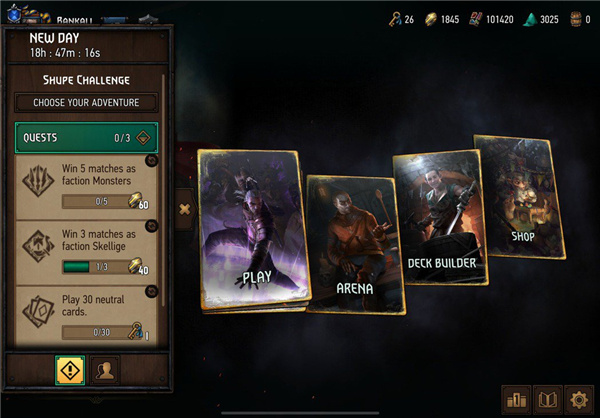Toggle the Quests header
600x418 pixels.
click(86, 138)
